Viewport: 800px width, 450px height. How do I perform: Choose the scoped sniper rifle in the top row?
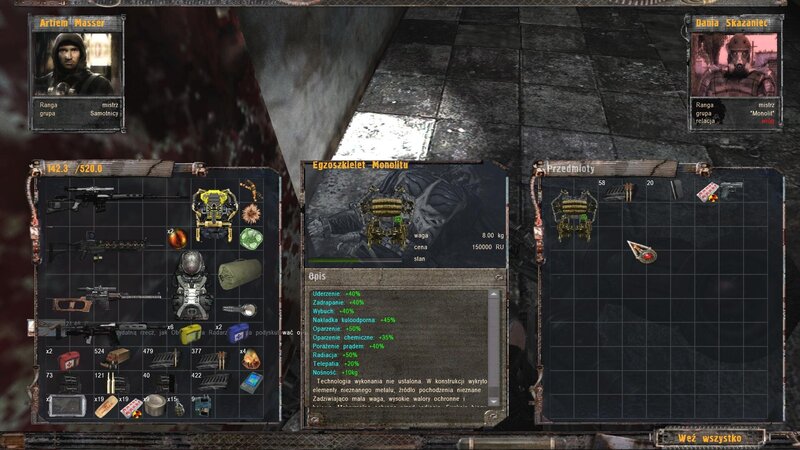click(100, 198)
